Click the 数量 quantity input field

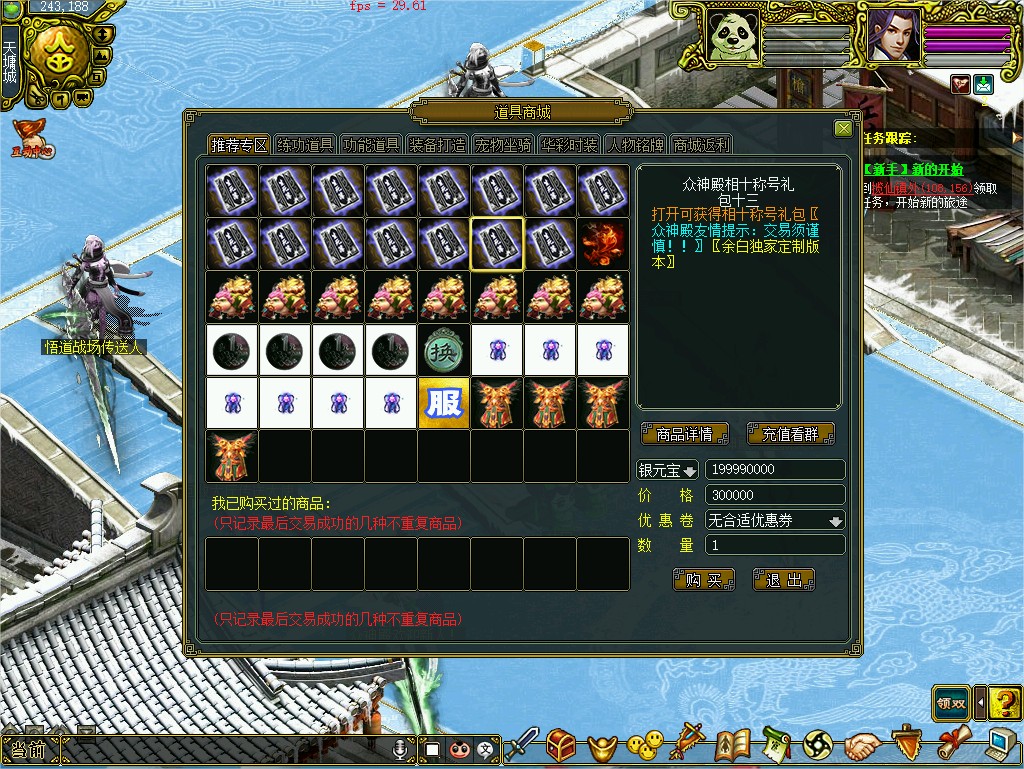[775, 545]
